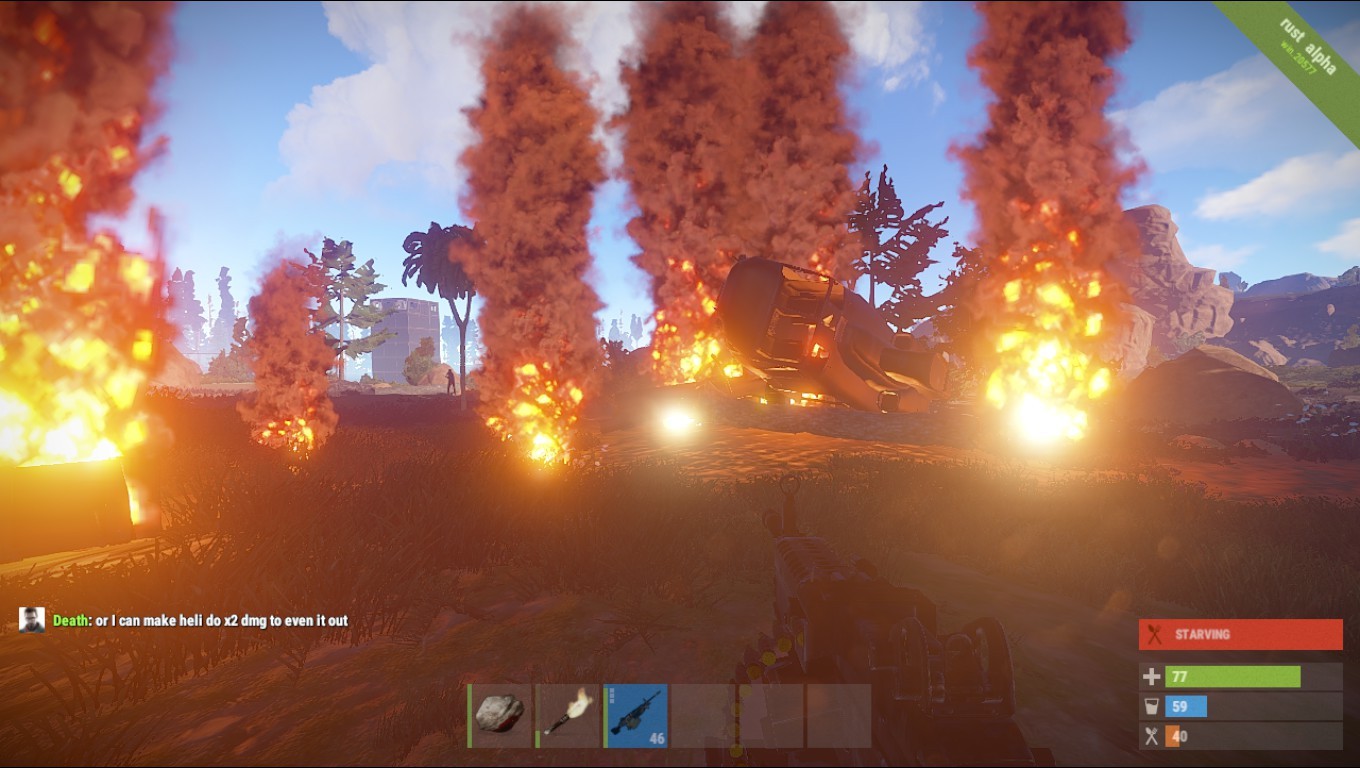The width and height of the screenshot is (1360, 768).
Task: Choose the machine gun slot with 46 ammo
Action: point(636,715)
